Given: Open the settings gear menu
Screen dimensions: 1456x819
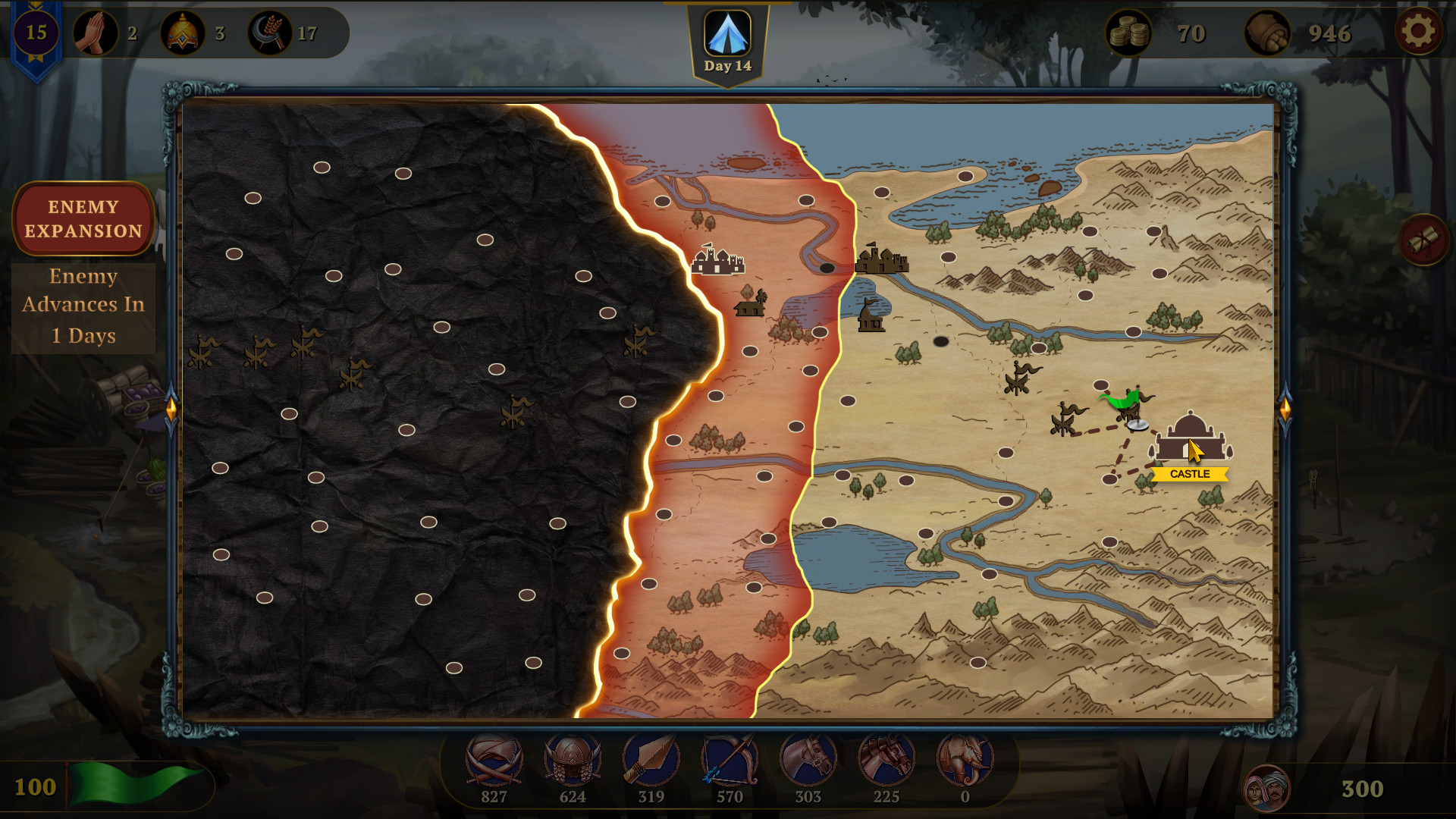Looking at the screenshot, I should tap(1418, 32).
